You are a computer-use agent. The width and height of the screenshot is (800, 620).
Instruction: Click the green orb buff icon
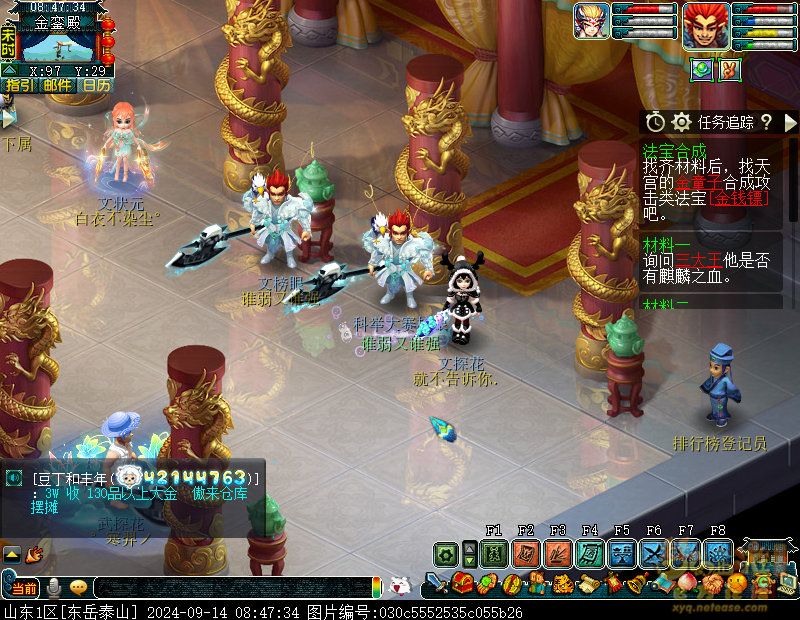[701, 69]
